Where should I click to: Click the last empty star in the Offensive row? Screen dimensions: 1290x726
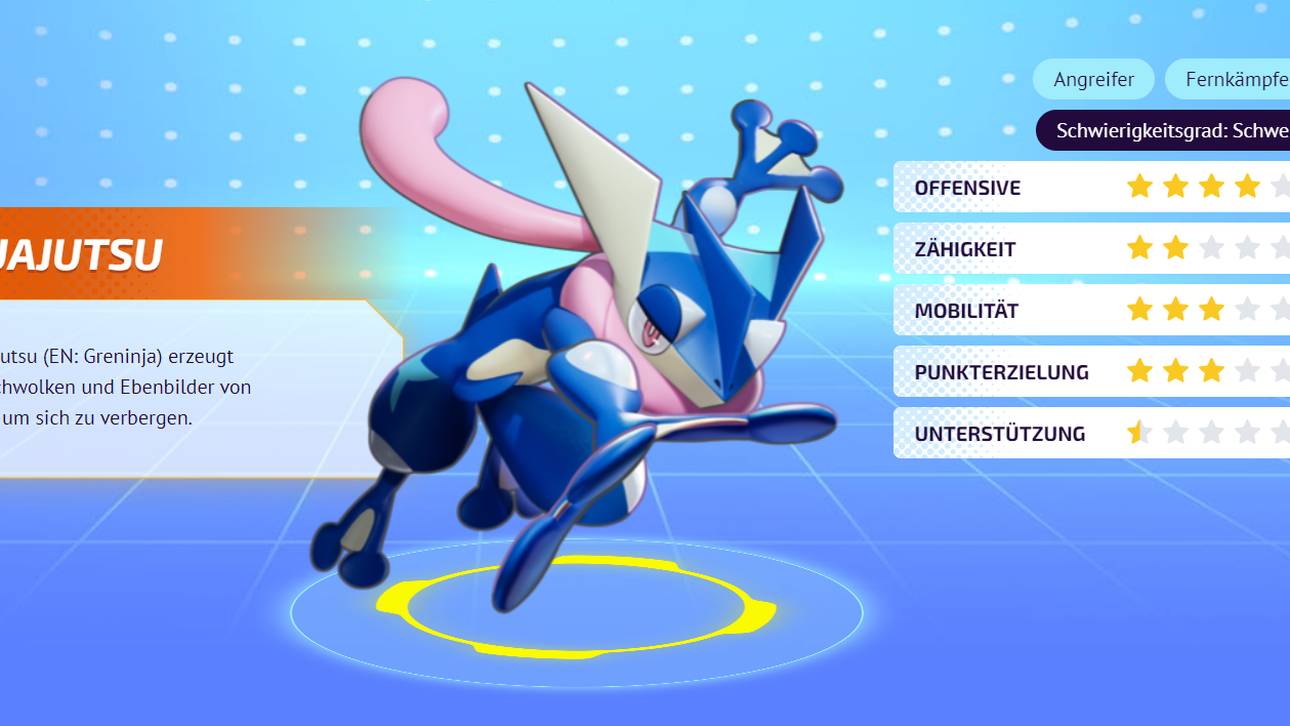pos(1284,186)
